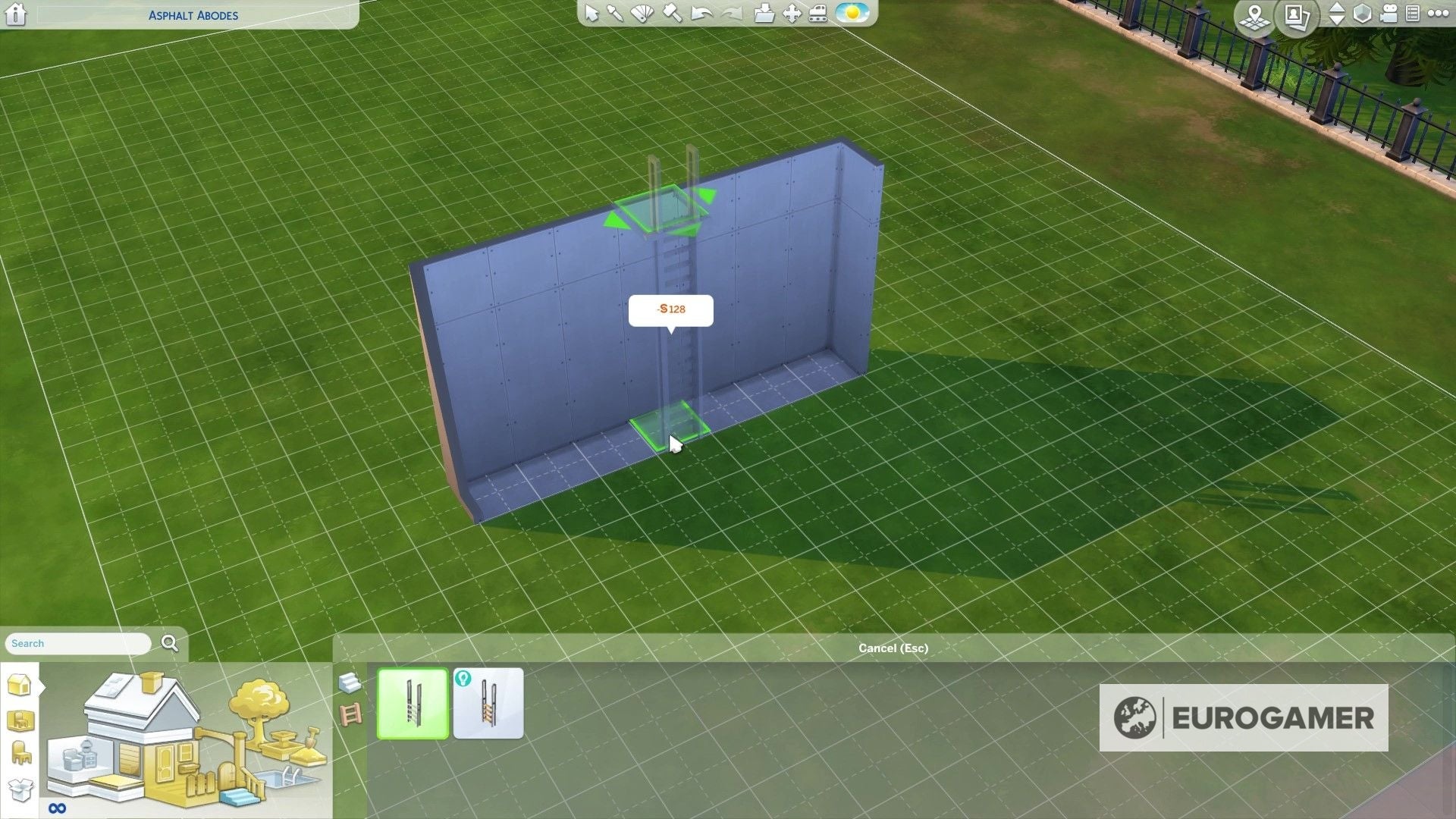This screenshot has height=819, width=1456.
Task: Save the lot to My Library
Action: pyautogui.click(x=764, y=14)
